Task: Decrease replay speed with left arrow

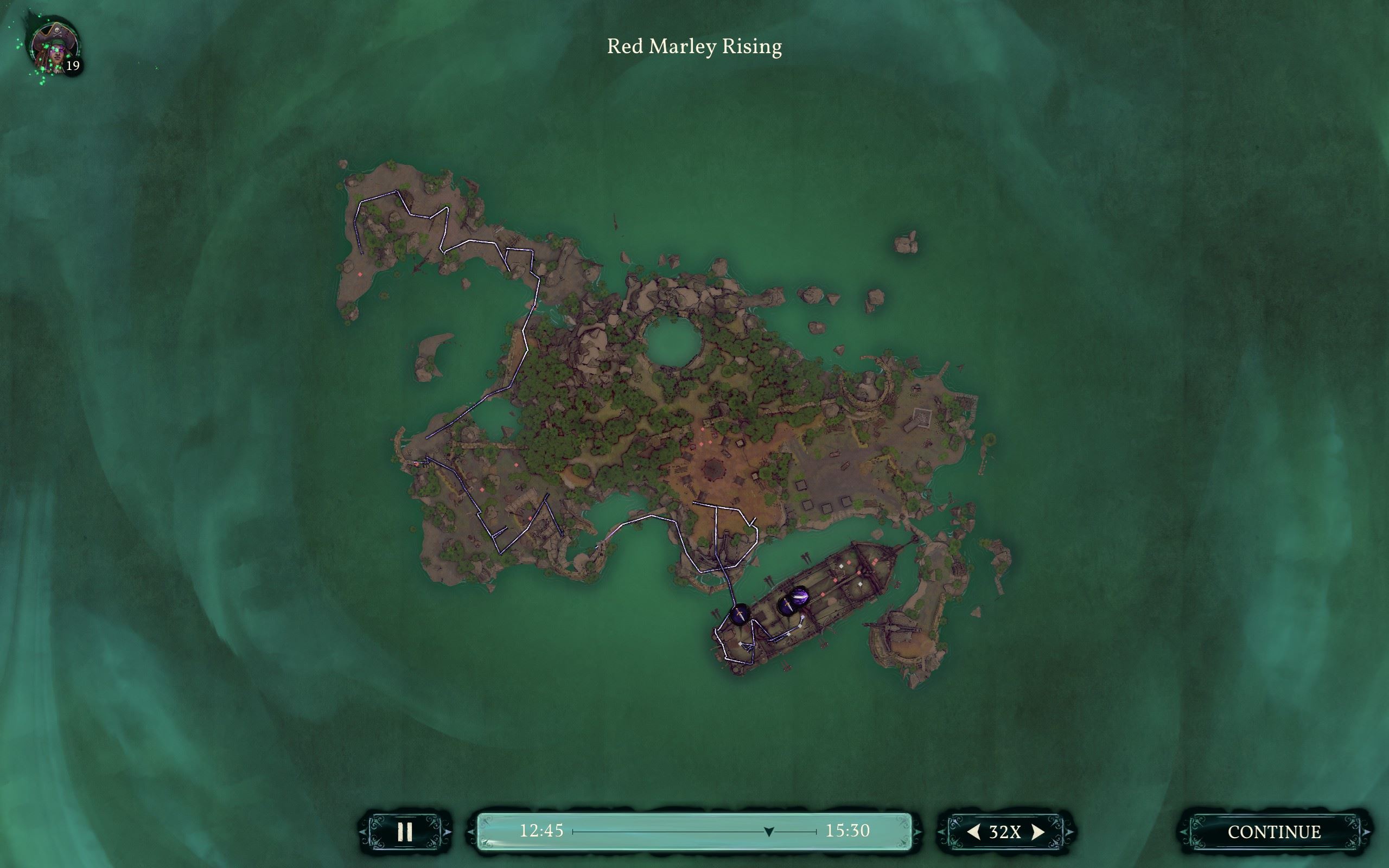Action: (973, 832)
